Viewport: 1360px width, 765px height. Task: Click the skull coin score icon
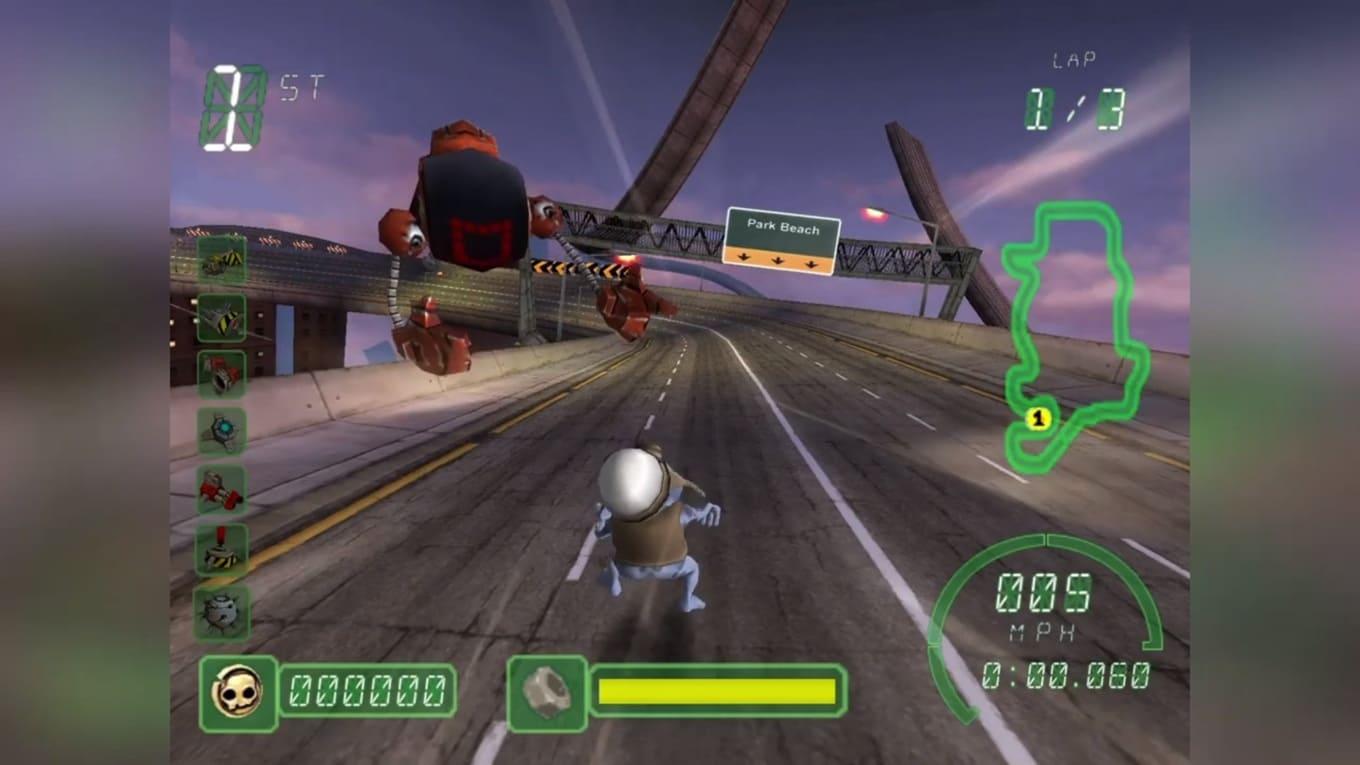pos(238,692)
